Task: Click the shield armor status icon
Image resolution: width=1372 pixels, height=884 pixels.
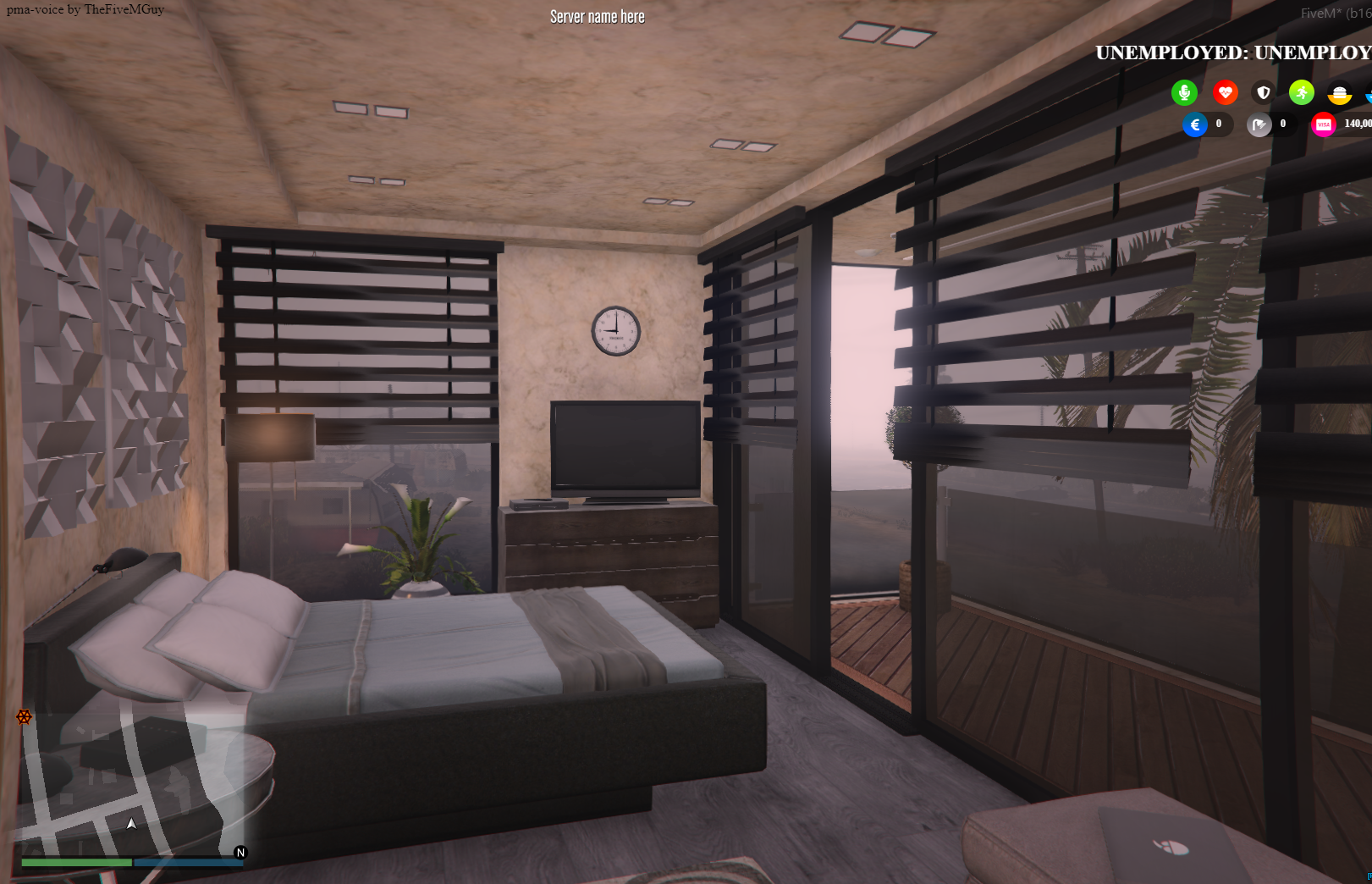Action: point(1263,93)
